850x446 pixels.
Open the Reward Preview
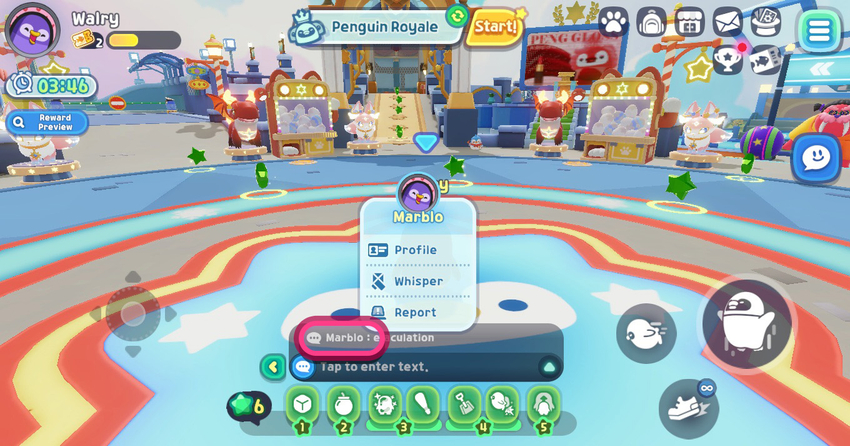[46, 122]
